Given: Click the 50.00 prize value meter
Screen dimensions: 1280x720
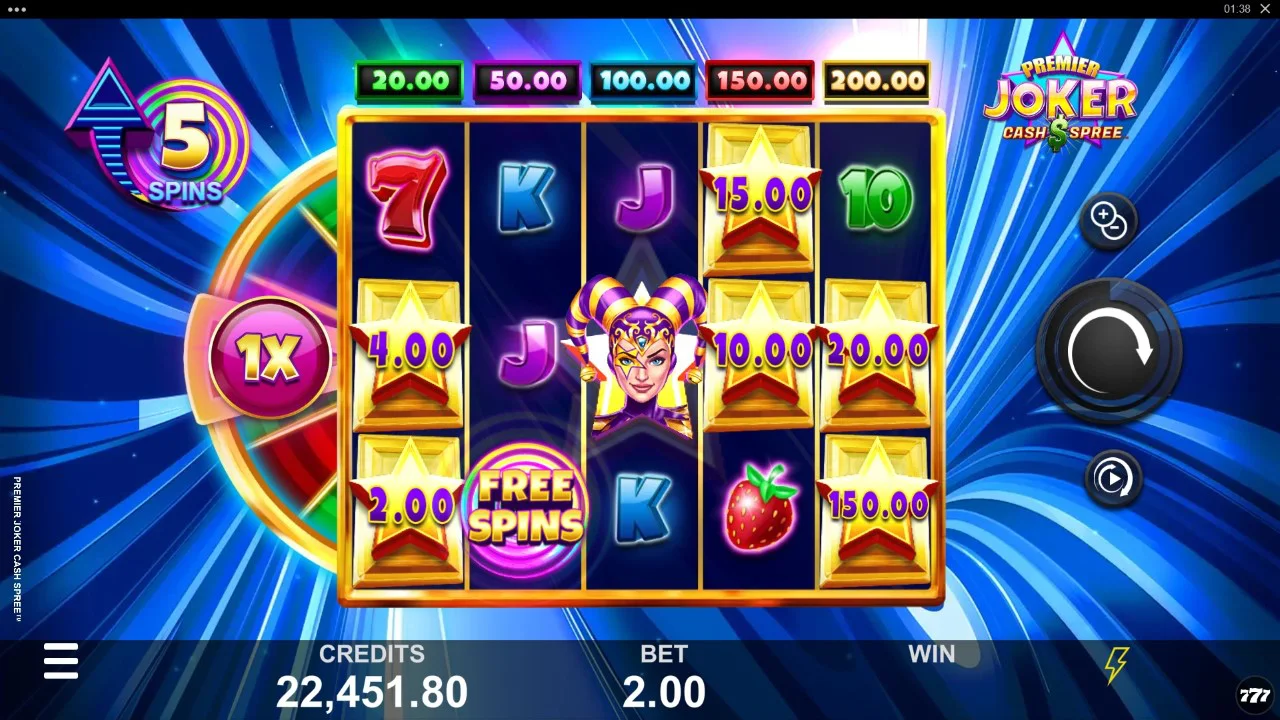Looking at the screenshot, I should pyautogui.click(x=526, y=80).
